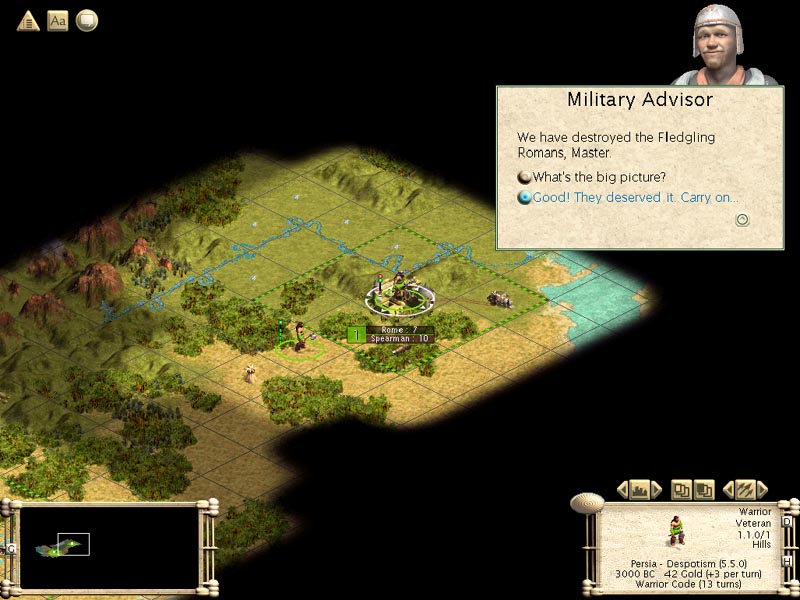Screen dimensions: 800x600
Task: Click the "D" button on info box
Action: 789,522
